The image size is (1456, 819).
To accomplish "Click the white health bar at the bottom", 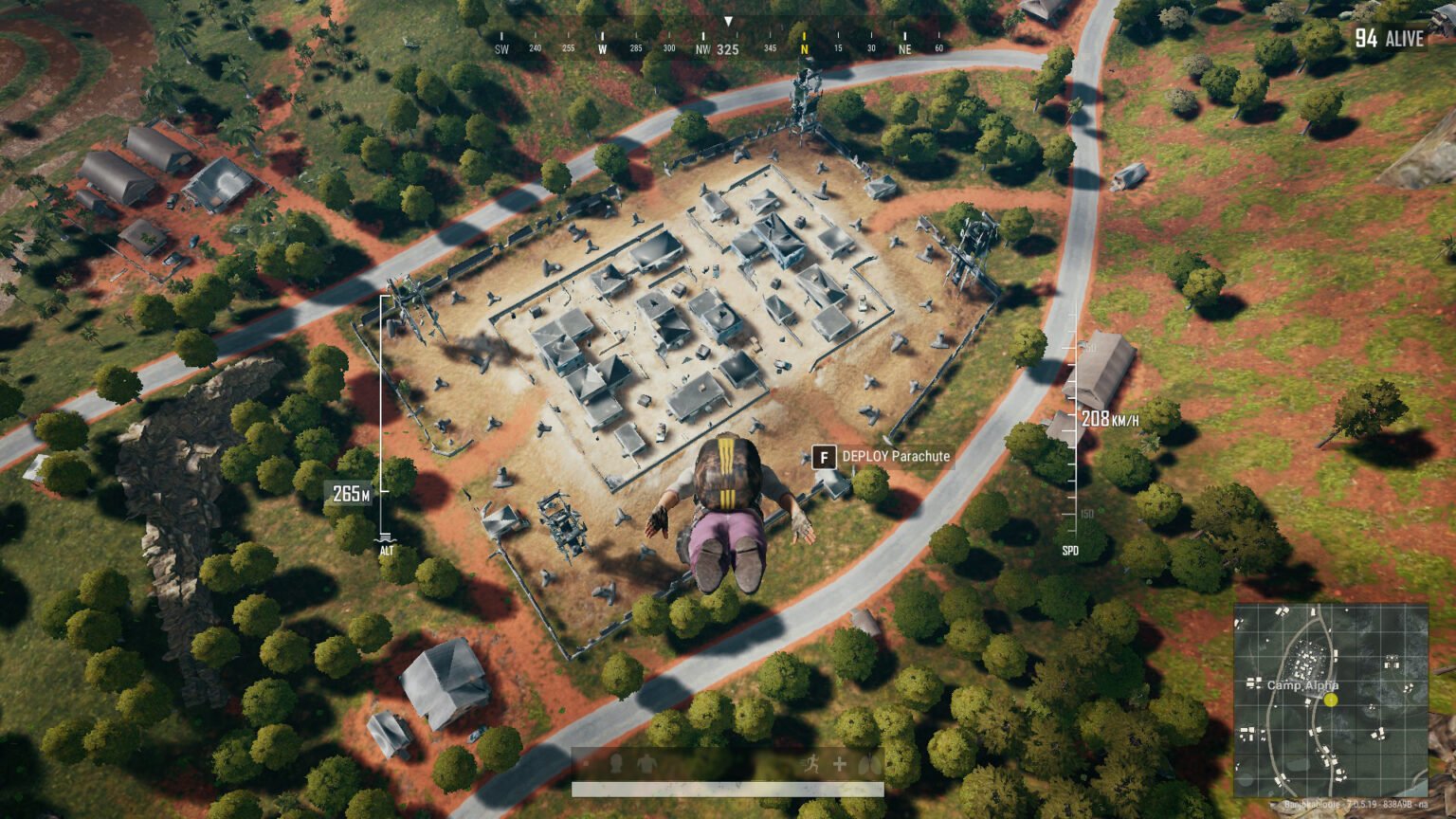I will [728, 790].
